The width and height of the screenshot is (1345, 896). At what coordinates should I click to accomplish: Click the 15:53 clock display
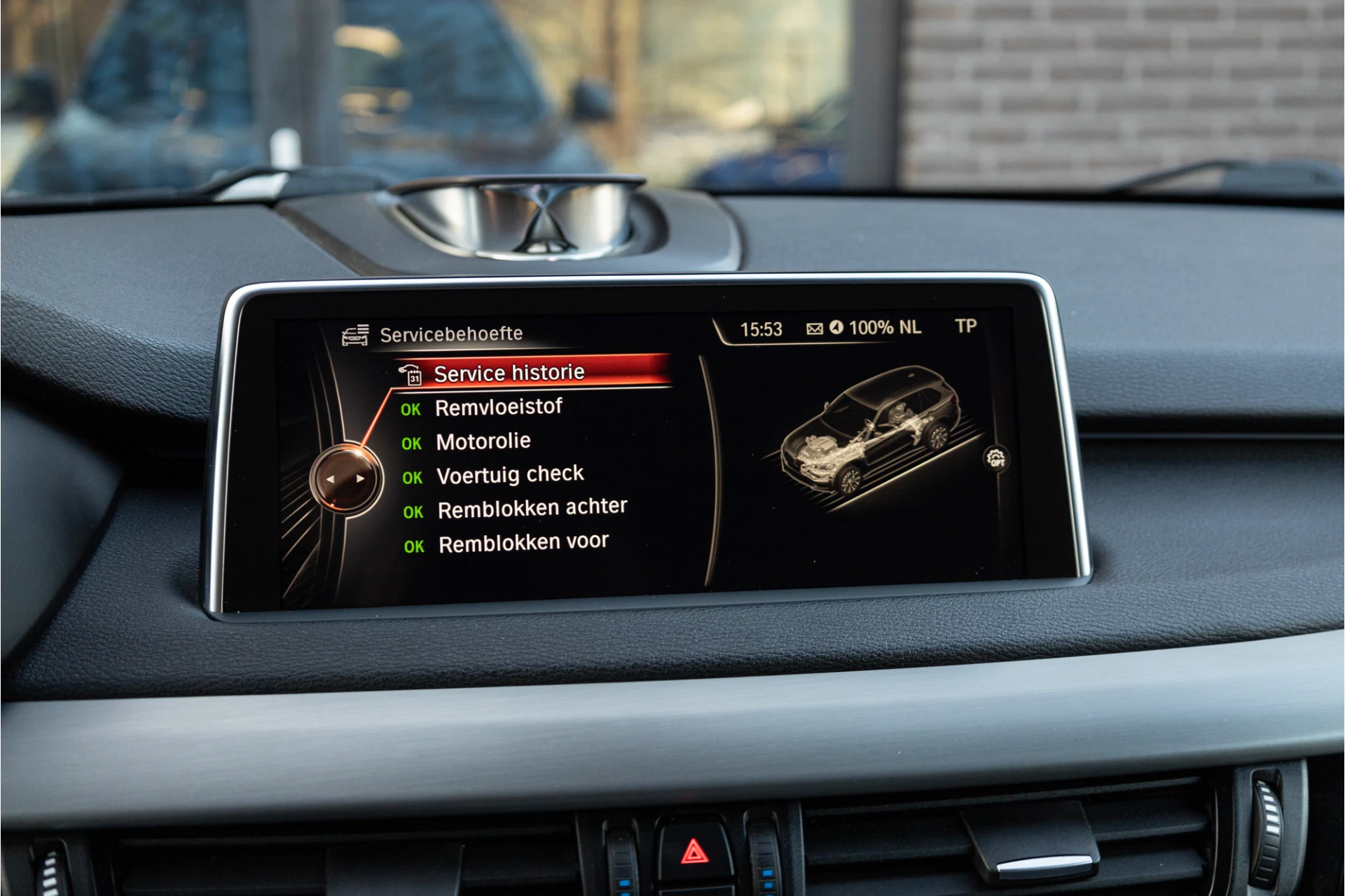tap(761, 327)
